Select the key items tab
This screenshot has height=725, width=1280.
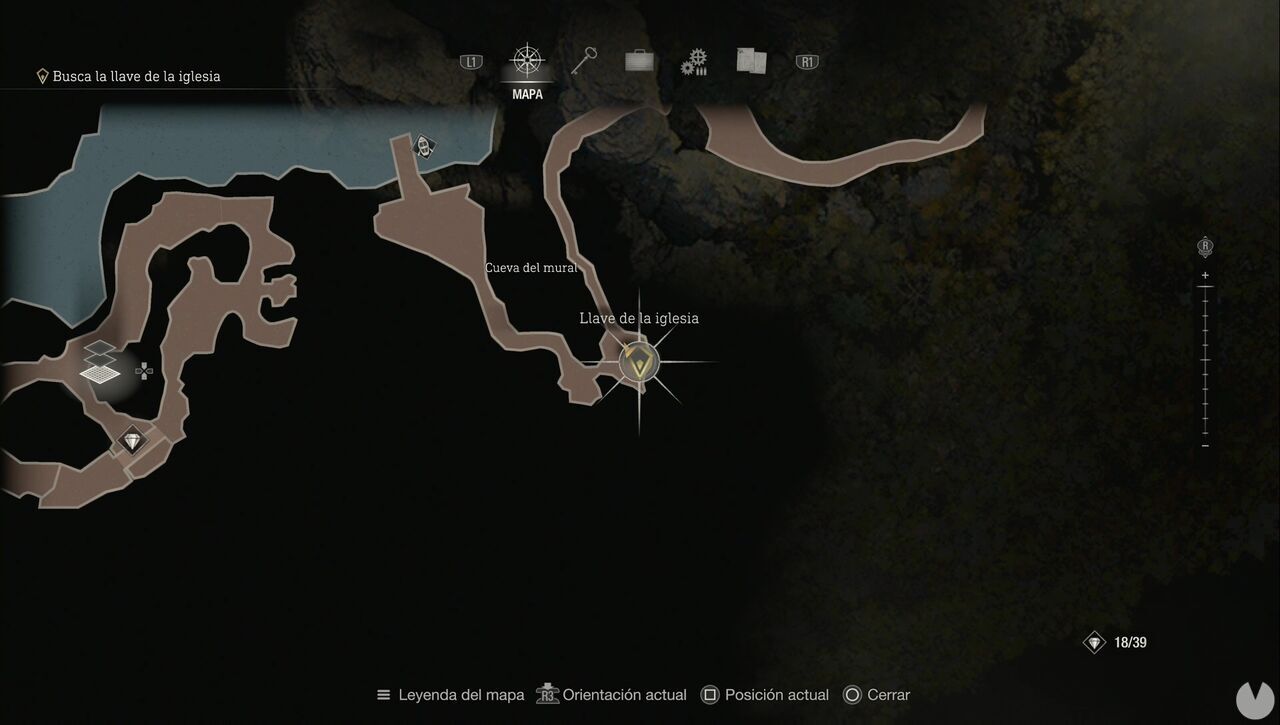point(584,60)
